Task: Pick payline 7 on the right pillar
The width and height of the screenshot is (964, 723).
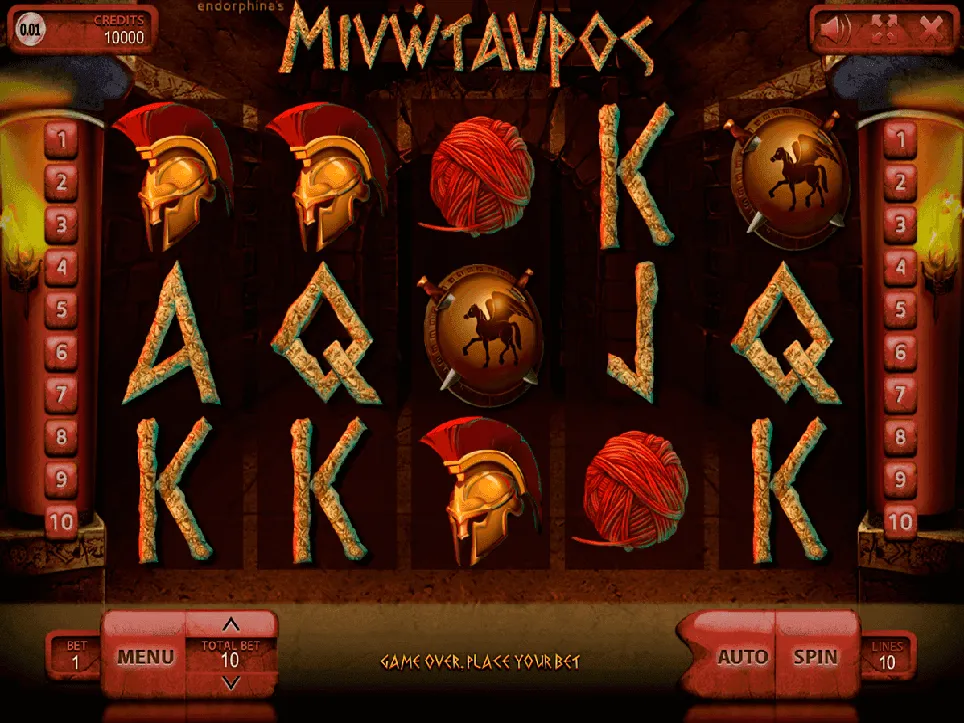Action: click(x=901, y=395)
